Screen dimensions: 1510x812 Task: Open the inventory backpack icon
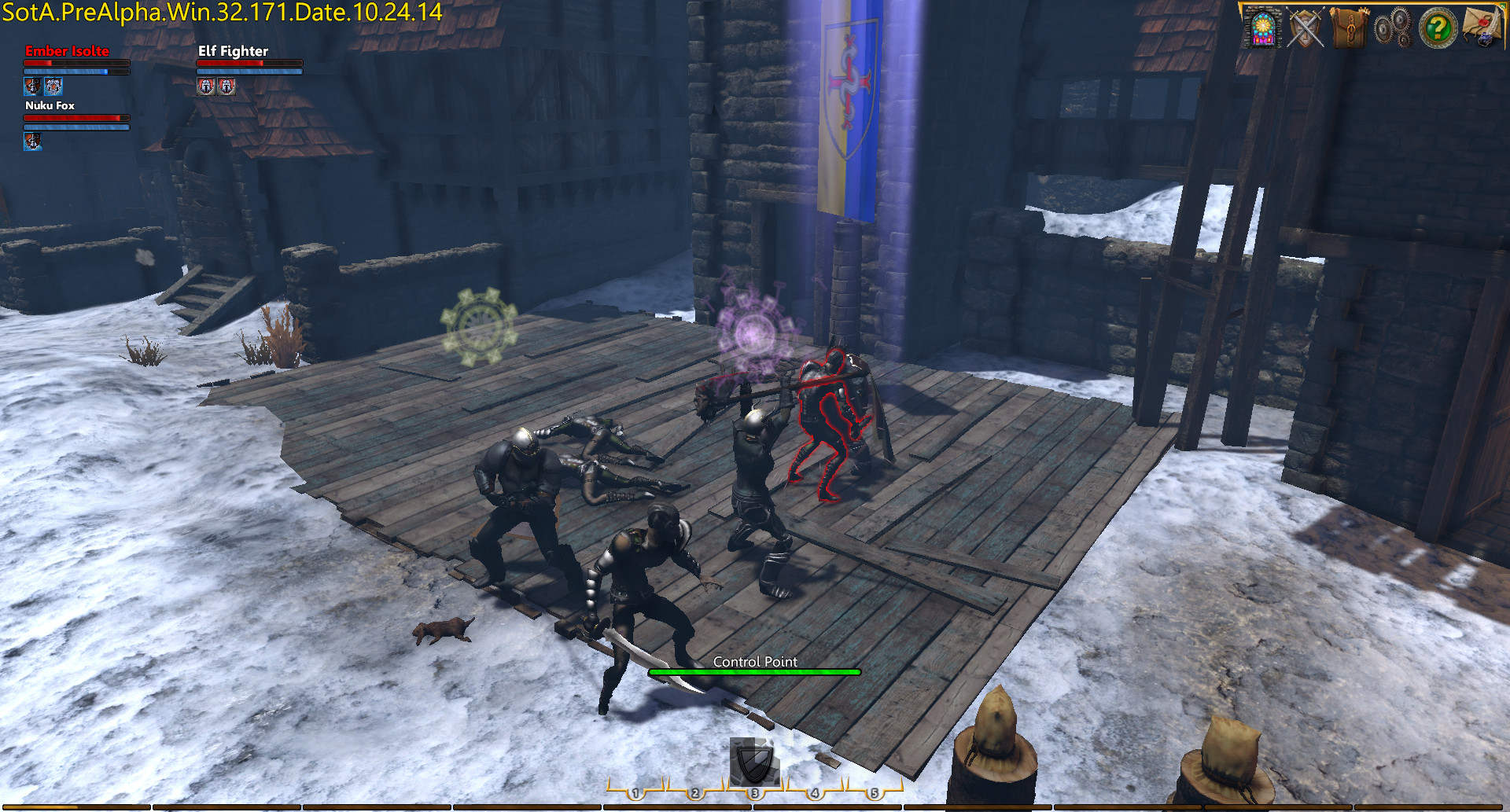(x=1350, y=29)
